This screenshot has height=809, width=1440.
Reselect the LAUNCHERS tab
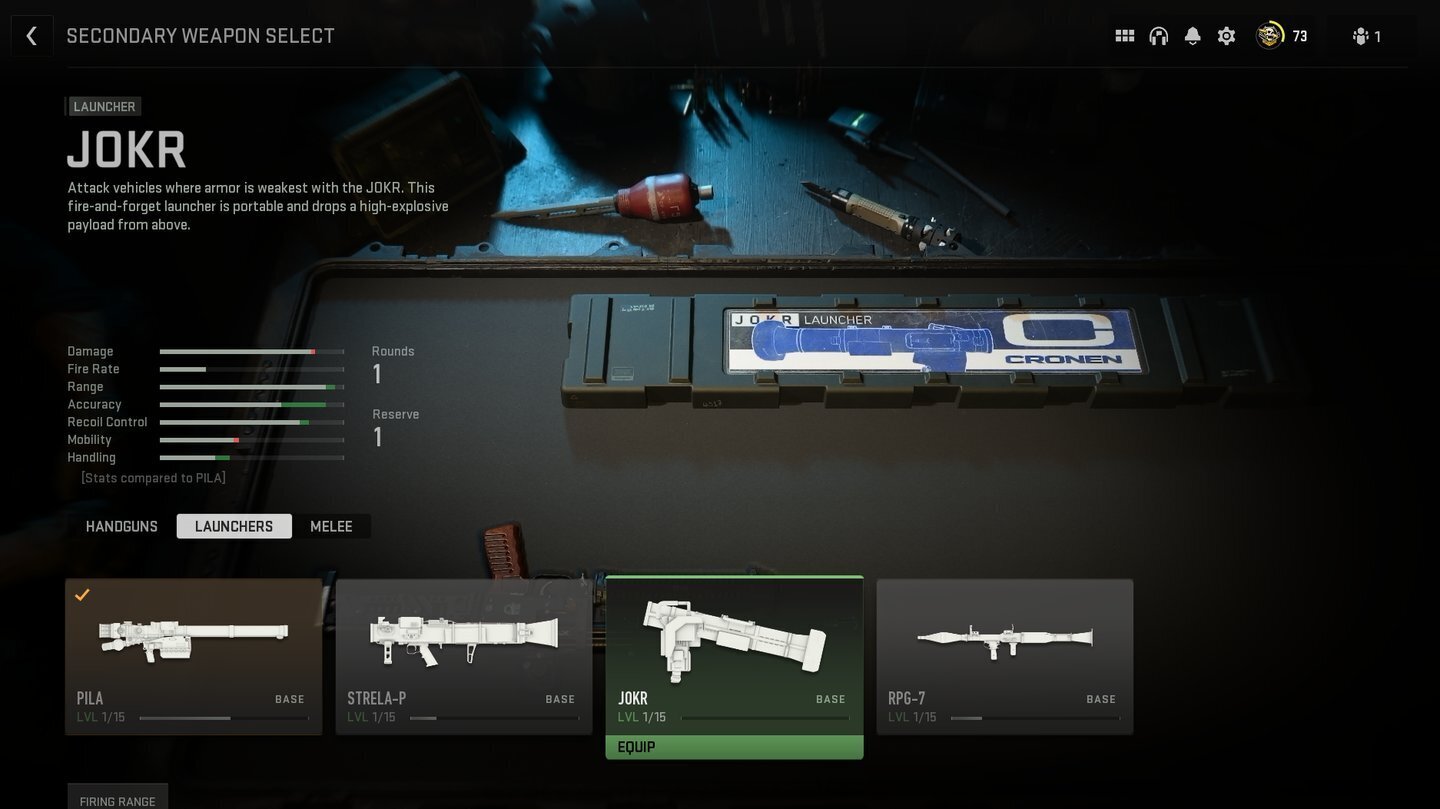(233, 525)
